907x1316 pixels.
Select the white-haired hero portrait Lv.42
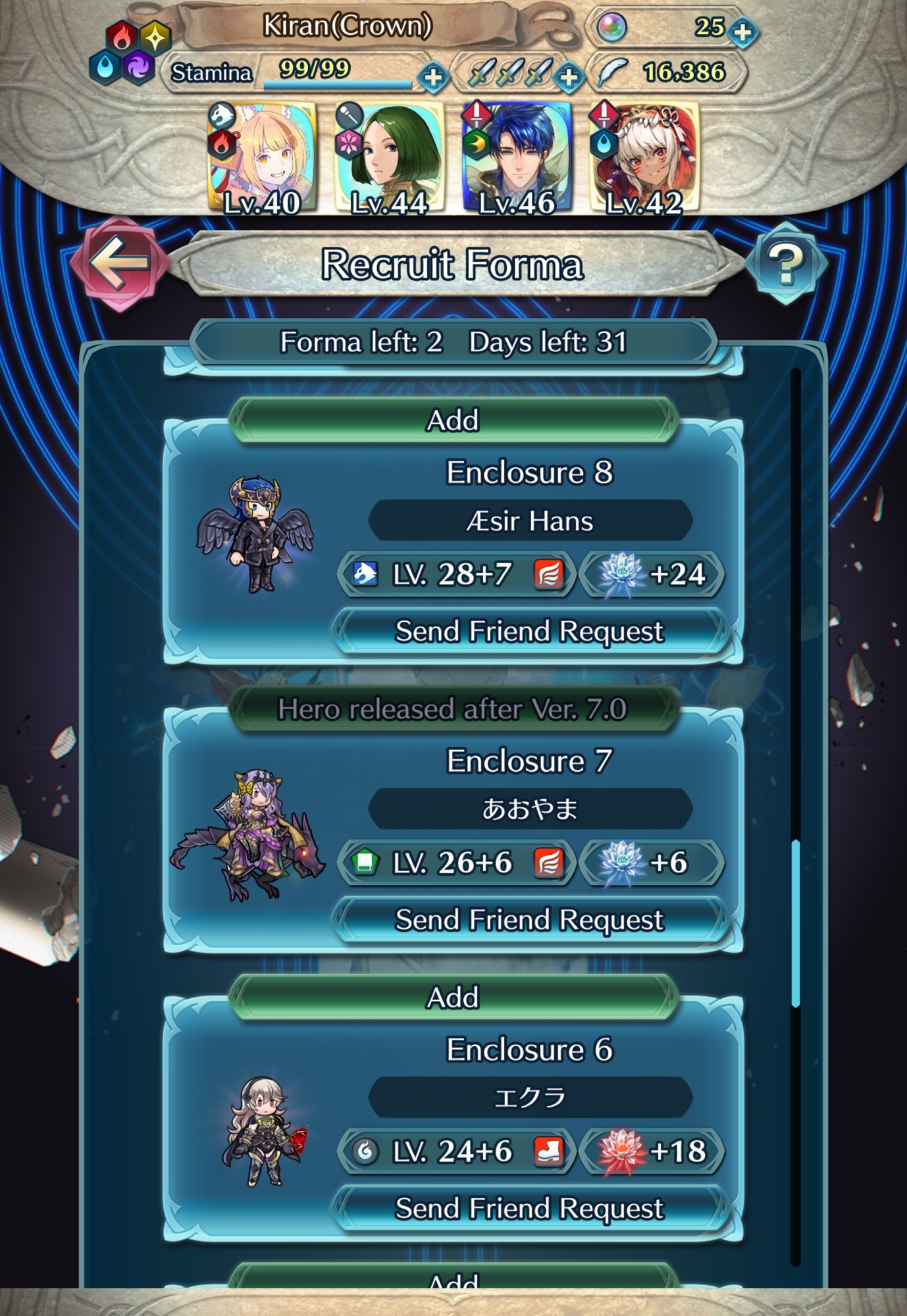pos(644,159)
